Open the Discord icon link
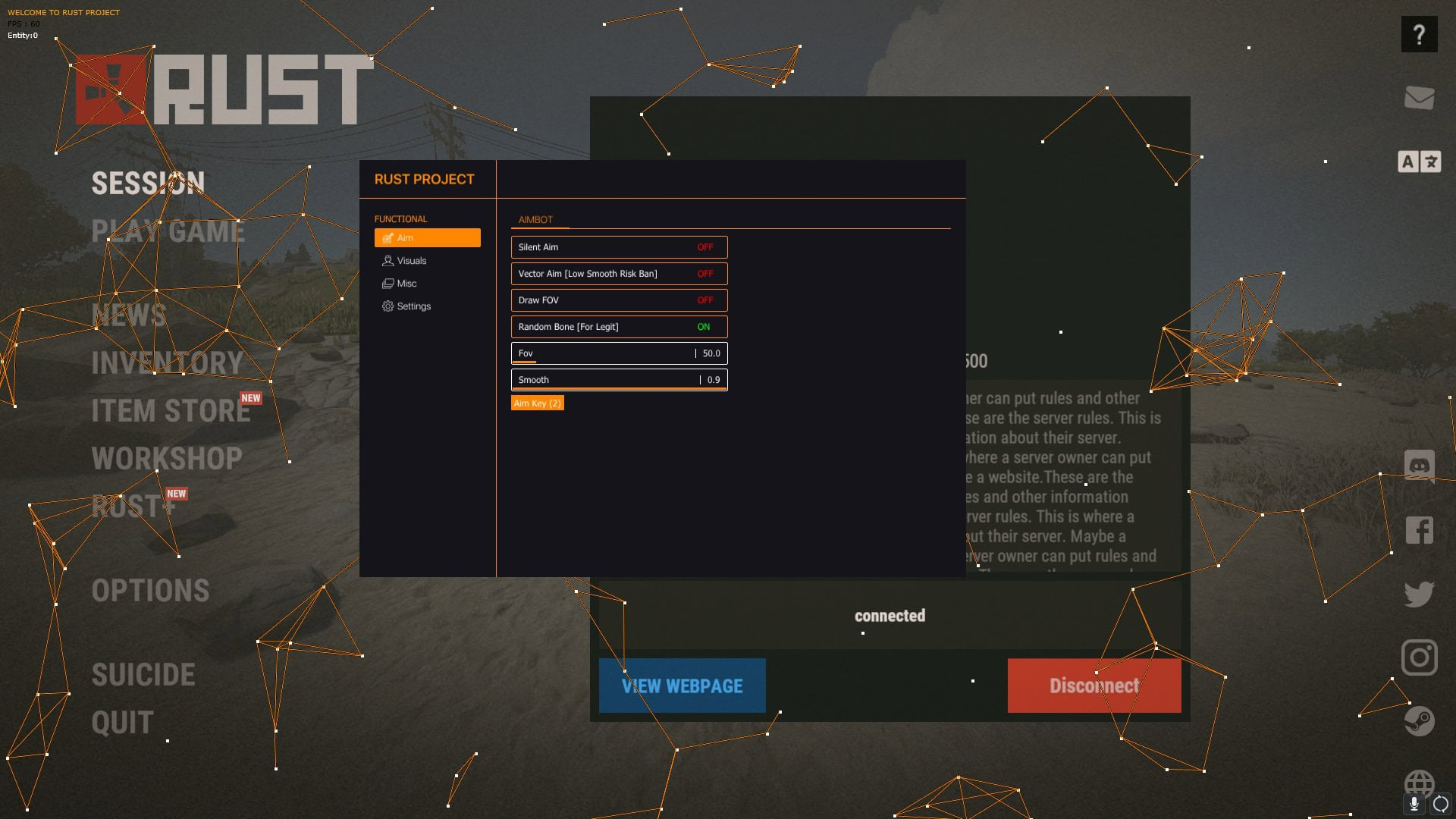This screenshot has width=1456, height=819. 1419,465
